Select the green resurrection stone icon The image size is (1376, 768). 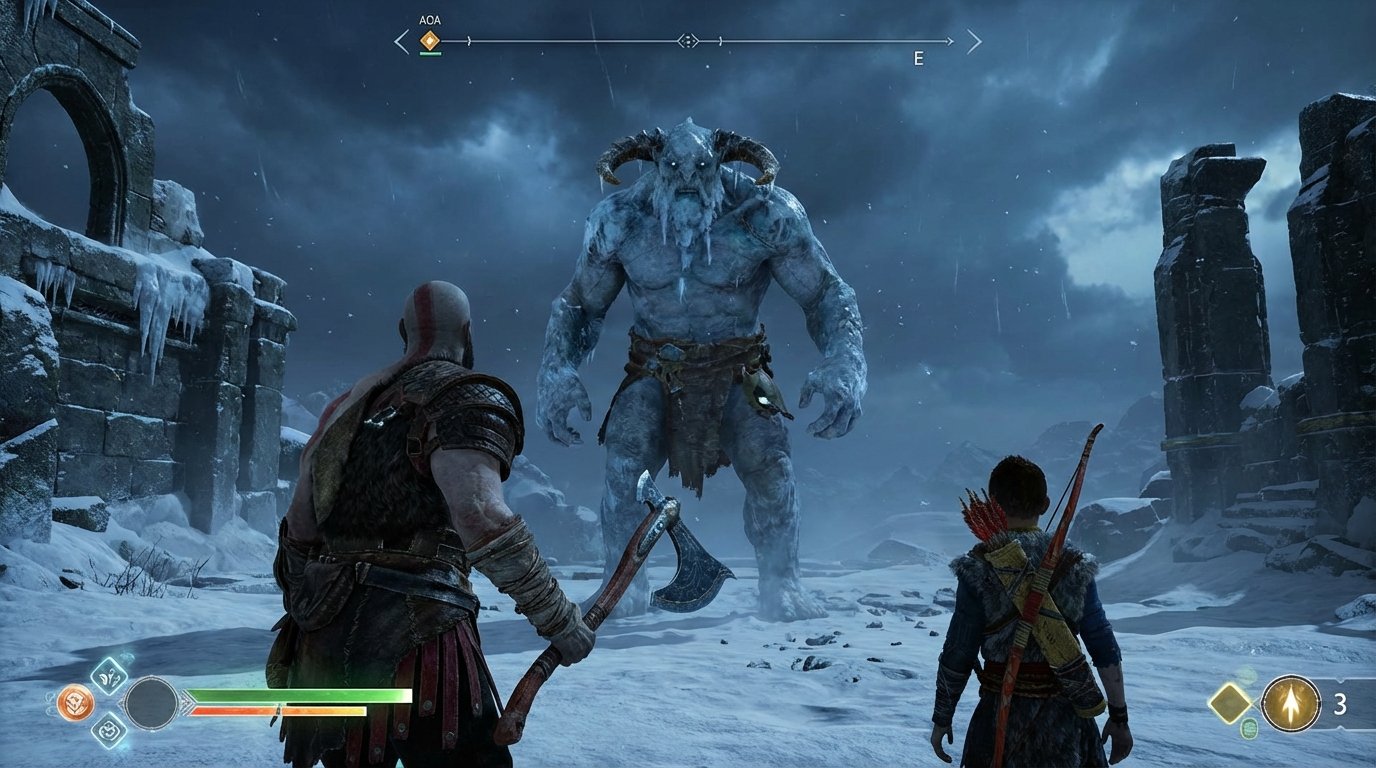pos(1249,728)
